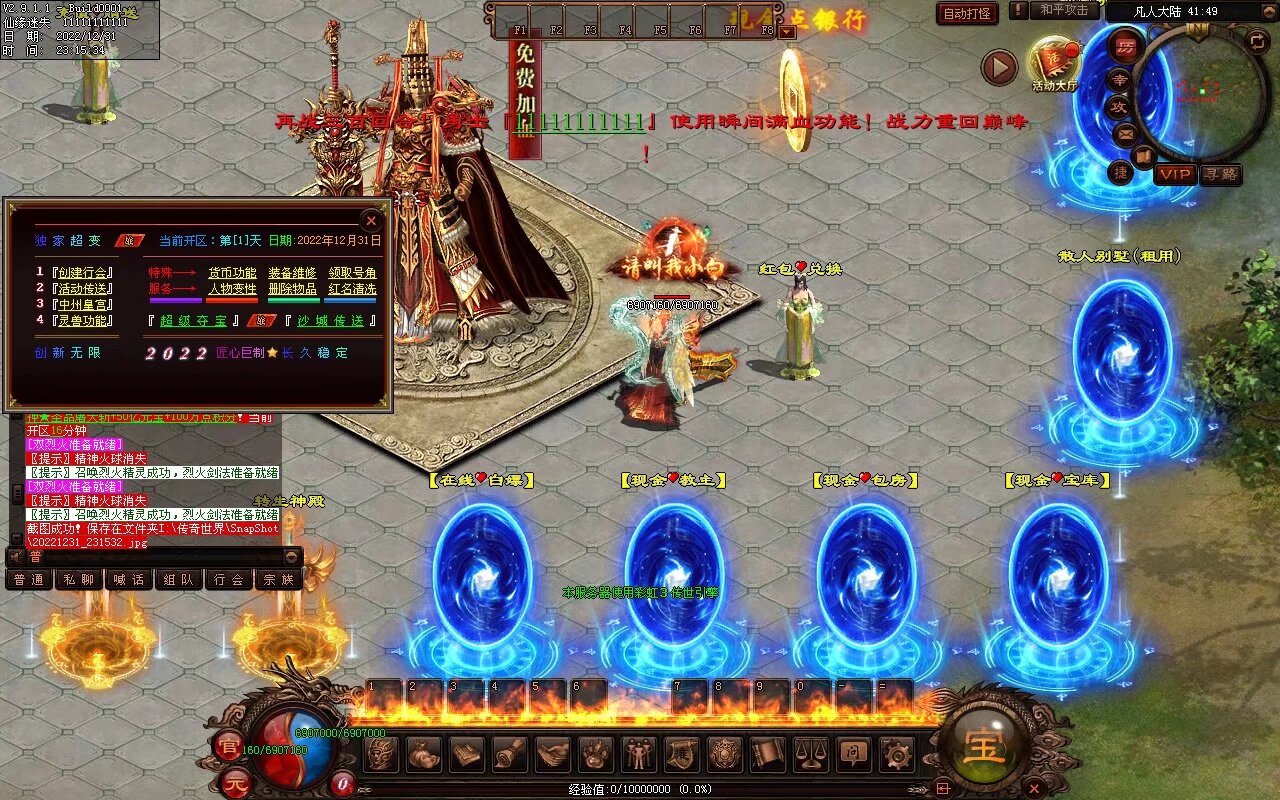Select the 红名清洗 red-name cleanse link

(352, 289)
